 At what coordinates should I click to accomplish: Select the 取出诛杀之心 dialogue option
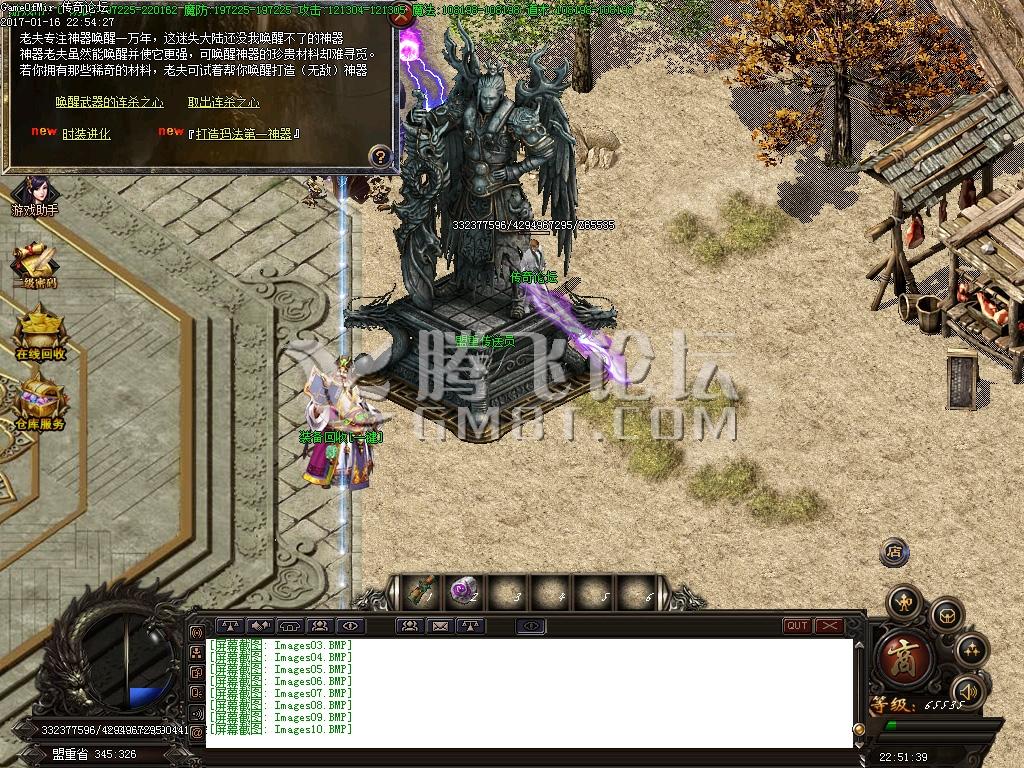click(223, 102)
